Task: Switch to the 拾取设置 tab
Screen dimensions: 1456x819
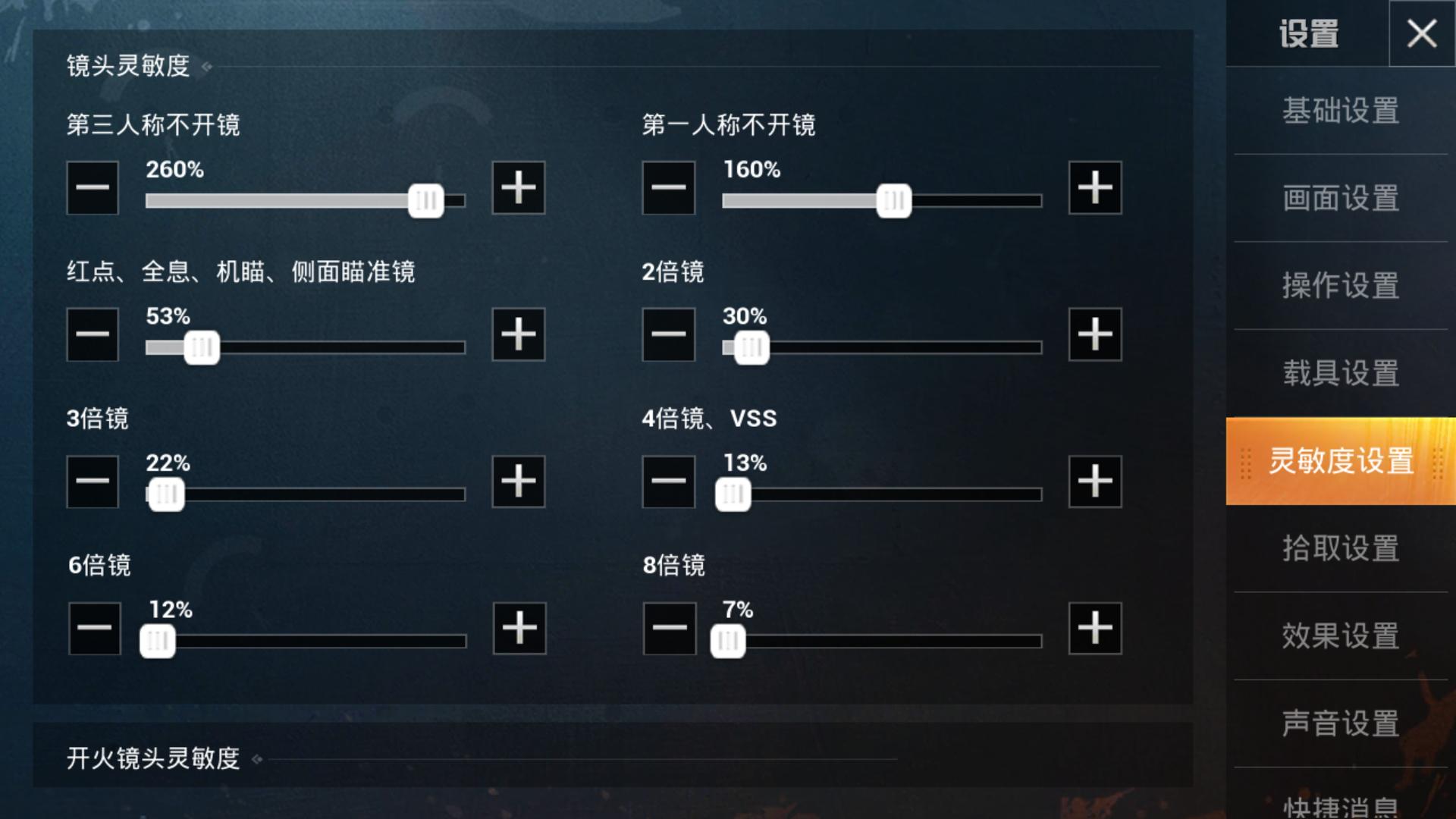Action: pos(1339,549)
